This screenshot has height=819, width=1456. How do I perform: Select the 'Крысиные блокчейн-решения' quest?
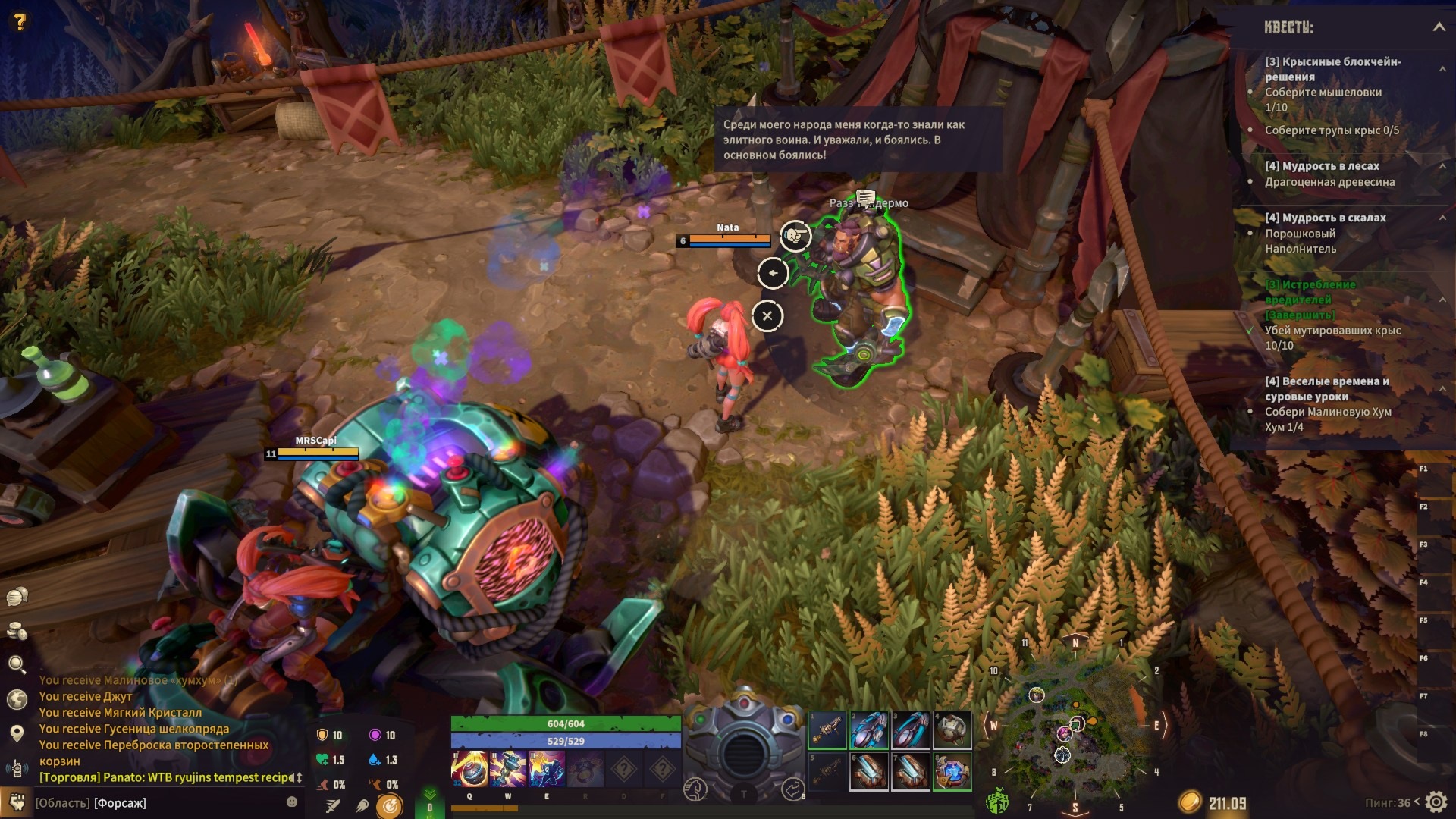click(x=1332, y=69)
